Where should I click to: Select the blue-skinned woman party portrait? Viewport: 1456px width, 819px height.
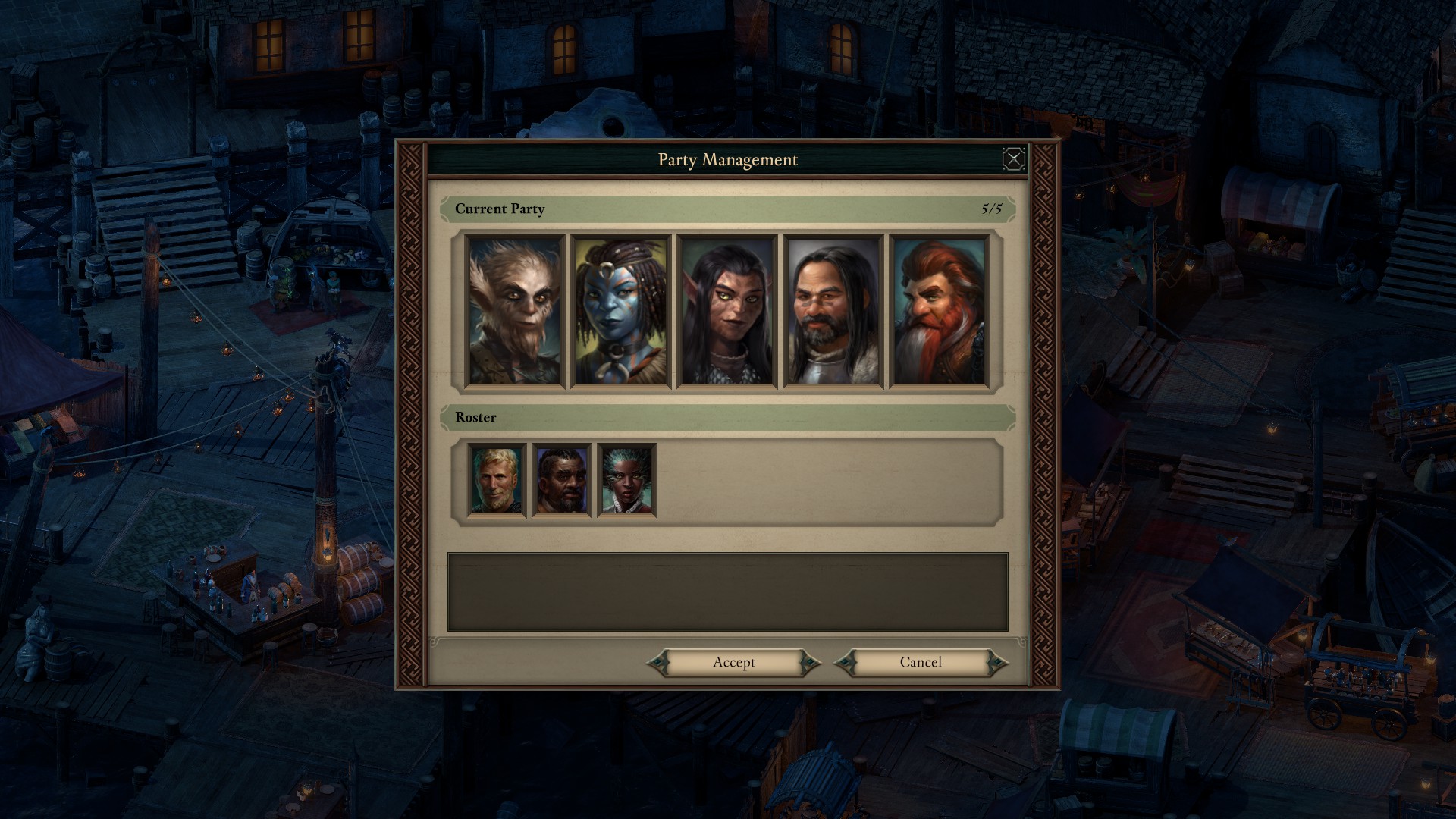[x=621, y=312]
